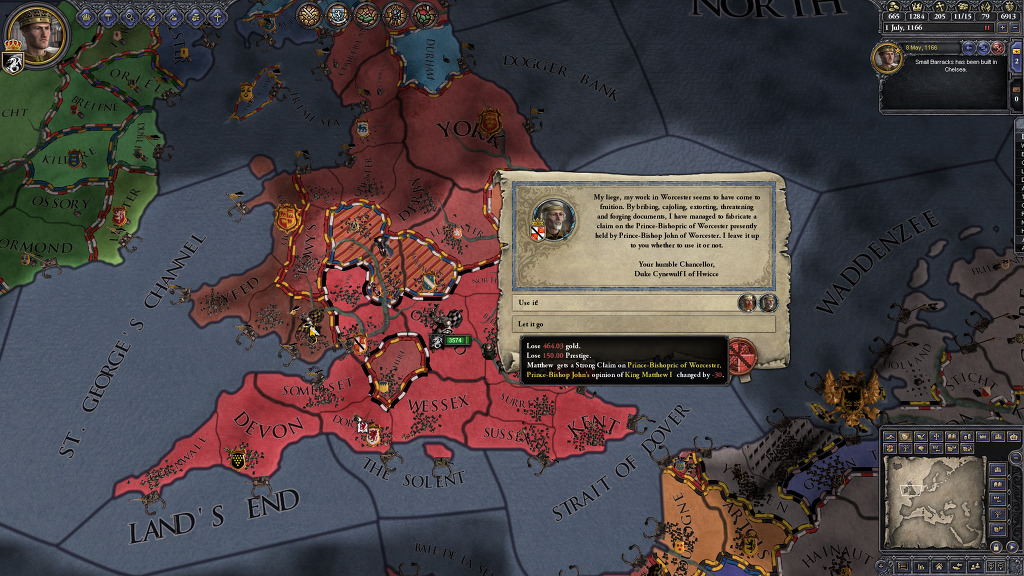Screen dimensions: 1024x576
Task: Click the portrait in the Small Barracks message
Action: [x=886, y=58]
